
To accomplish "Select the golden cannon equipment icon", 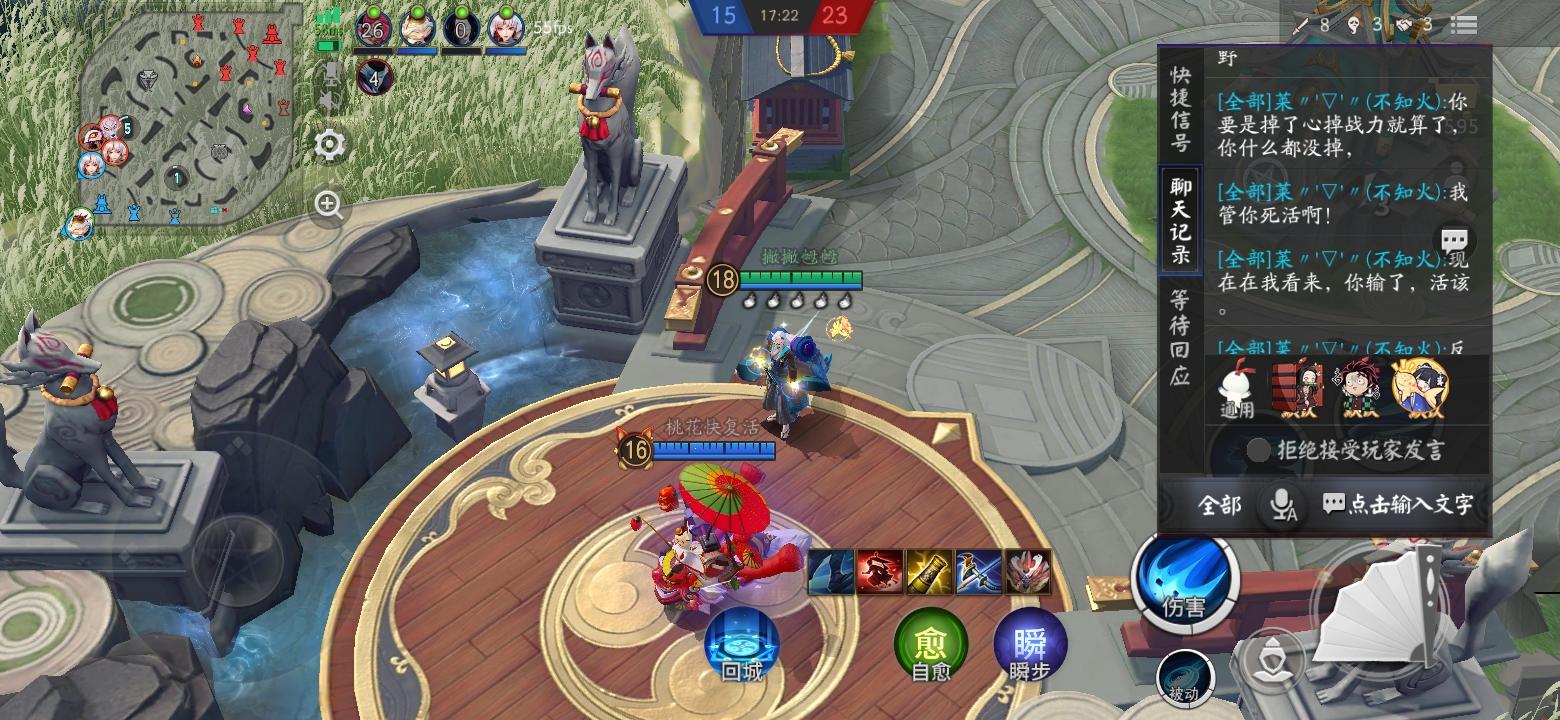I will 928,572.
